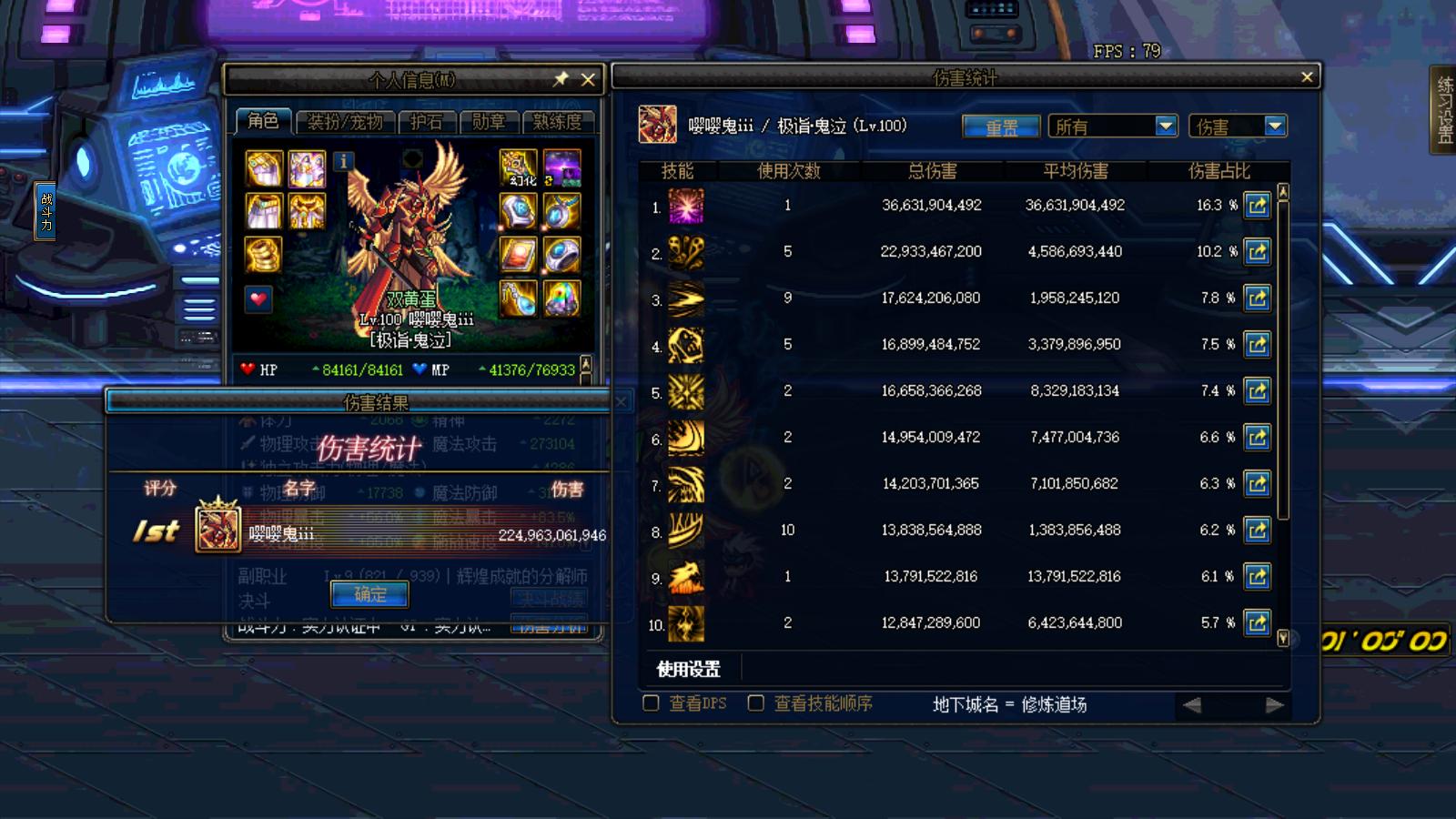Viewport: 1456px width, 819px height.
Task: Switch to the 装扮/宠物 tab
Action: [344, 119]
